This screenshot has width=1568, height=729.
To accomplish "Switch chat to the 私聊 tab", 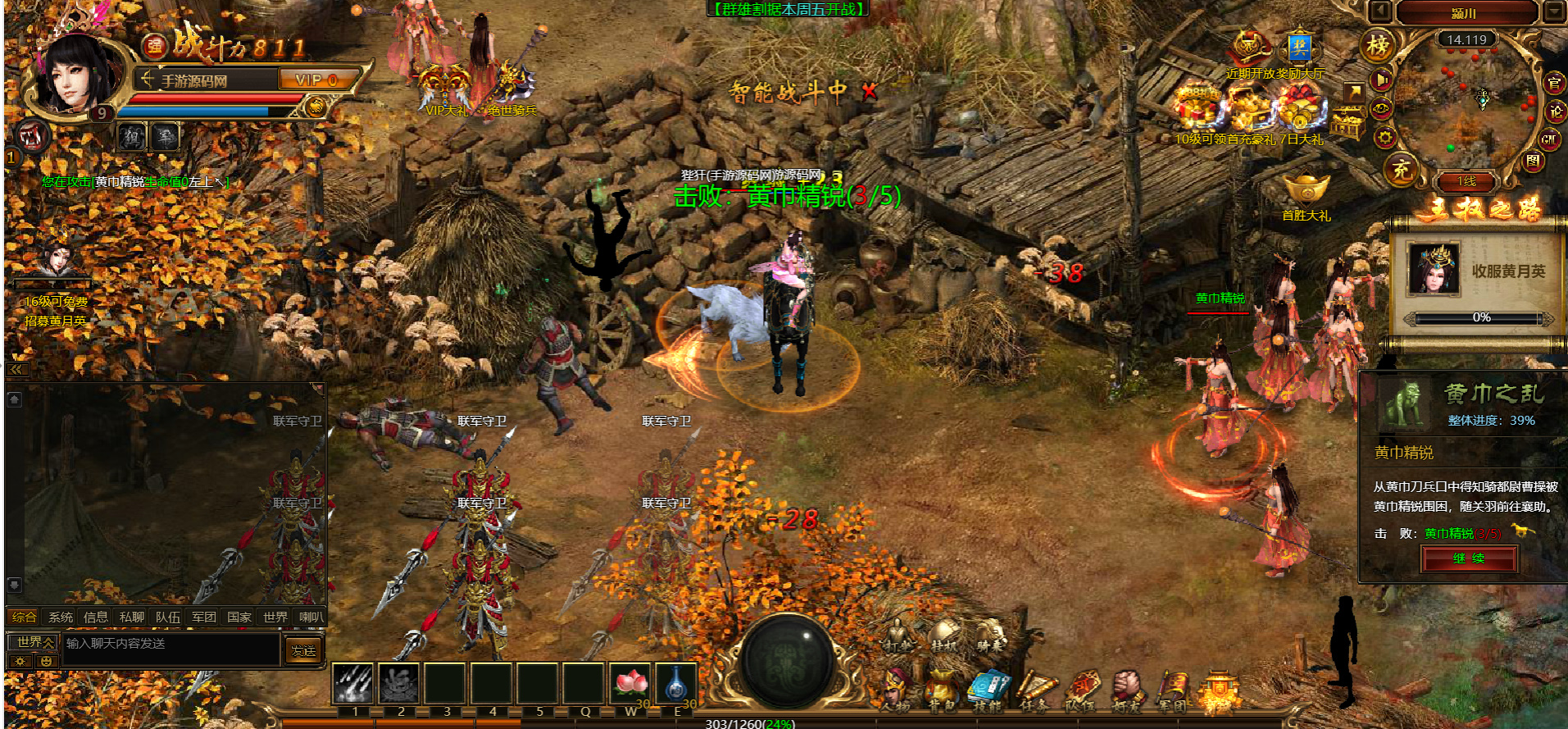I will [x=131, y=617].
